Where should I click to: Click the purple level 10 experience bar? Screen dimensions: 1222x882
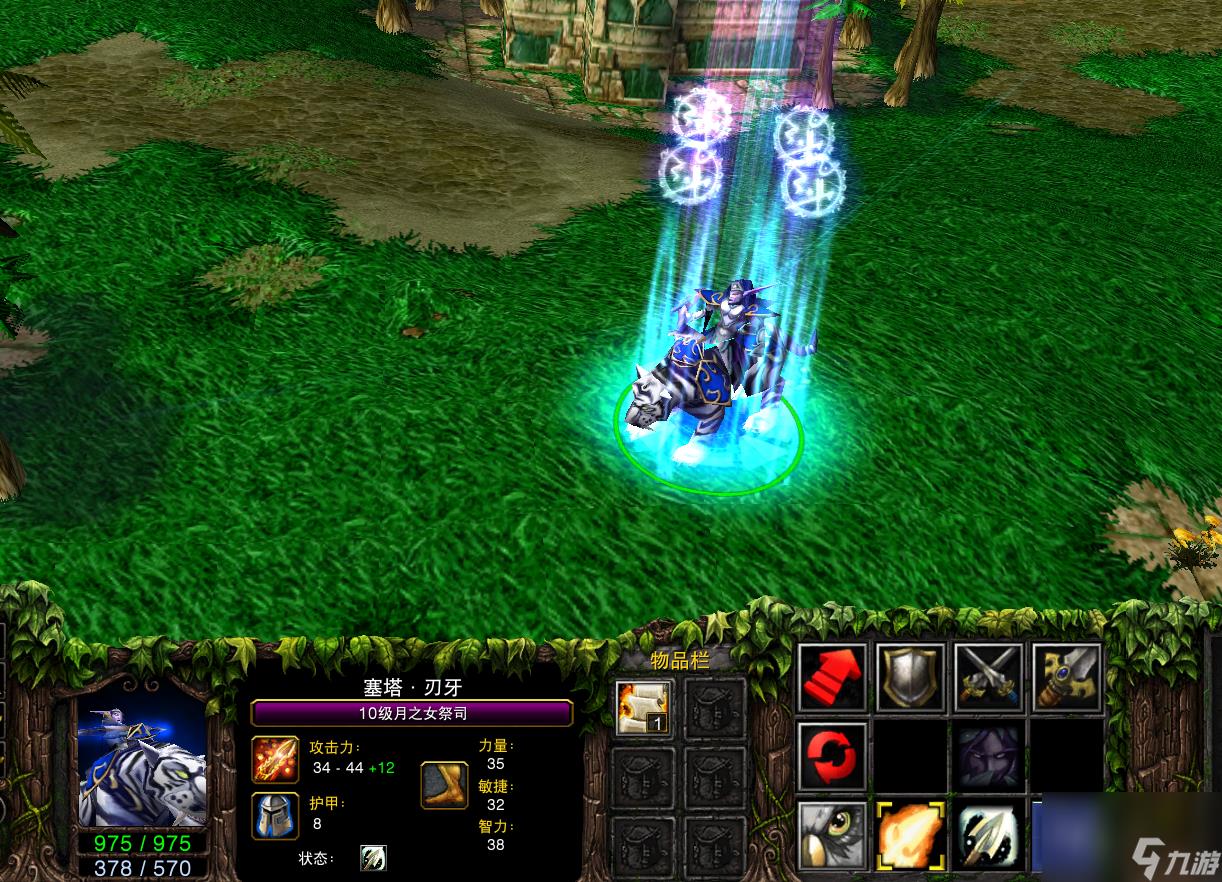pyautogui.click(x=411, y=713)
